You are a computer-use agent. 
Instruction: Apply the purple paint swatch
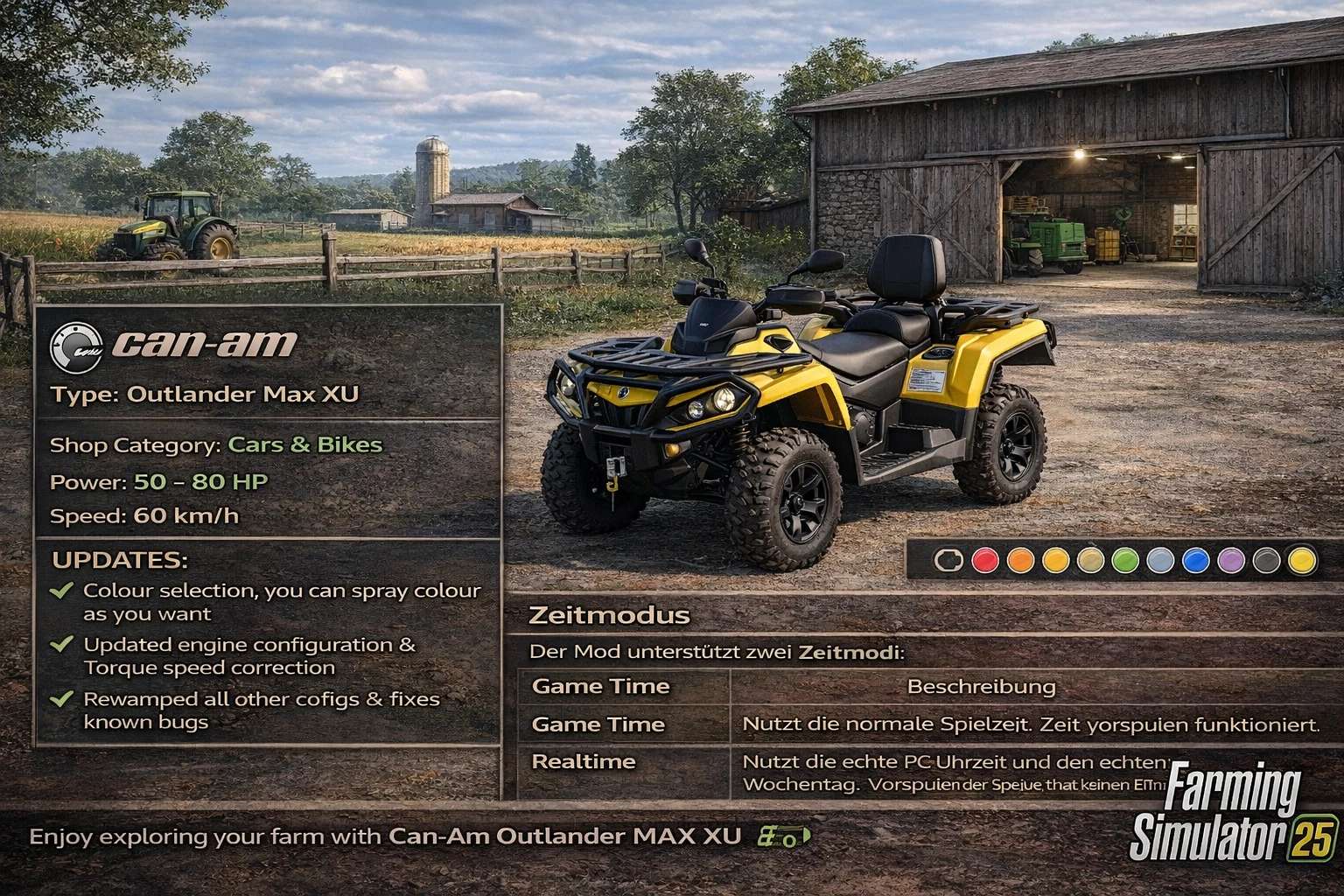(x=1231, y=560)
